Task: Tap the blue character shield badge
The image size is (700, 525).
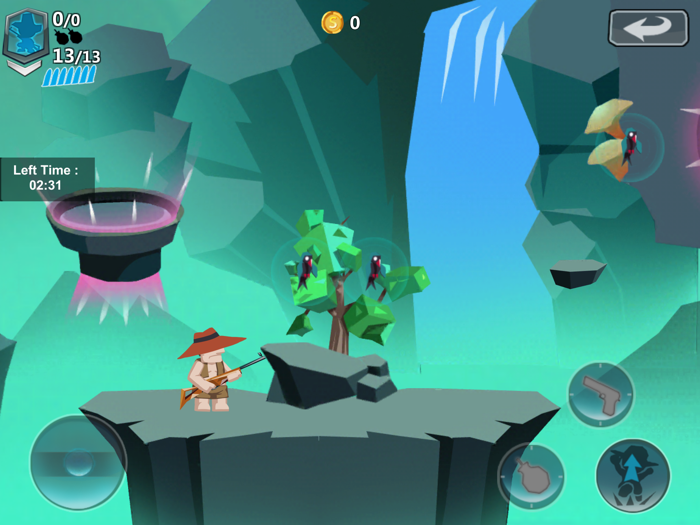Action: pyautogui.click(x=25, y=36)
